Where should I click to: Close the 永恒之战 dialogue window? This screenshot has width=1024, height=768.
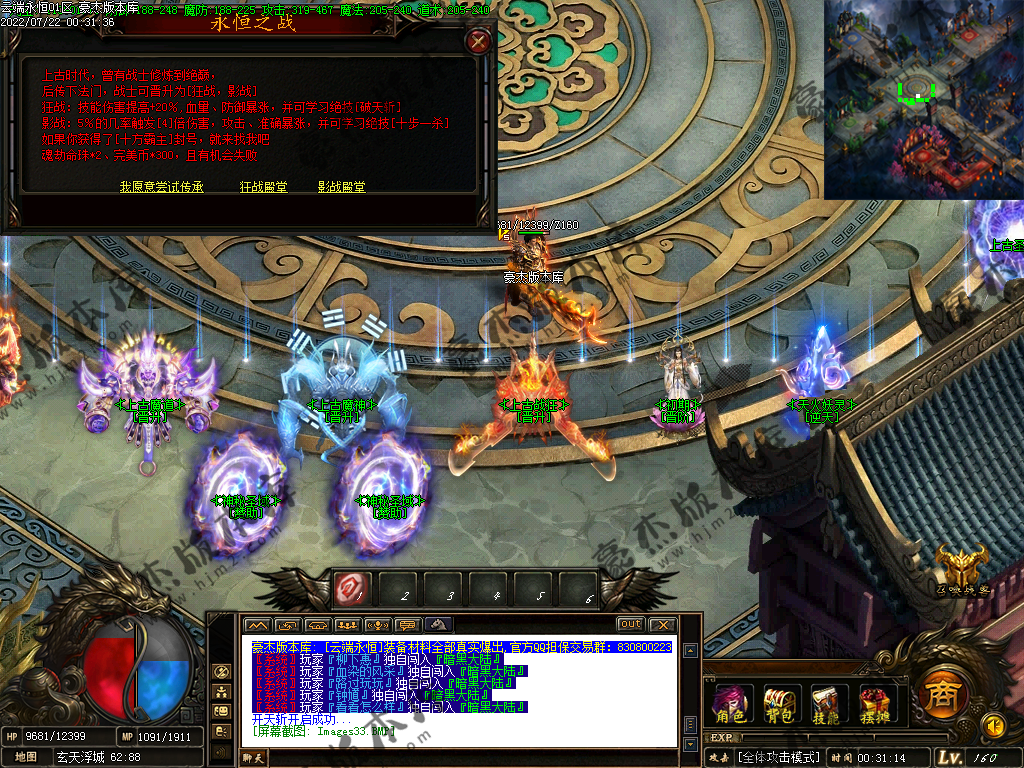point(479,42)
